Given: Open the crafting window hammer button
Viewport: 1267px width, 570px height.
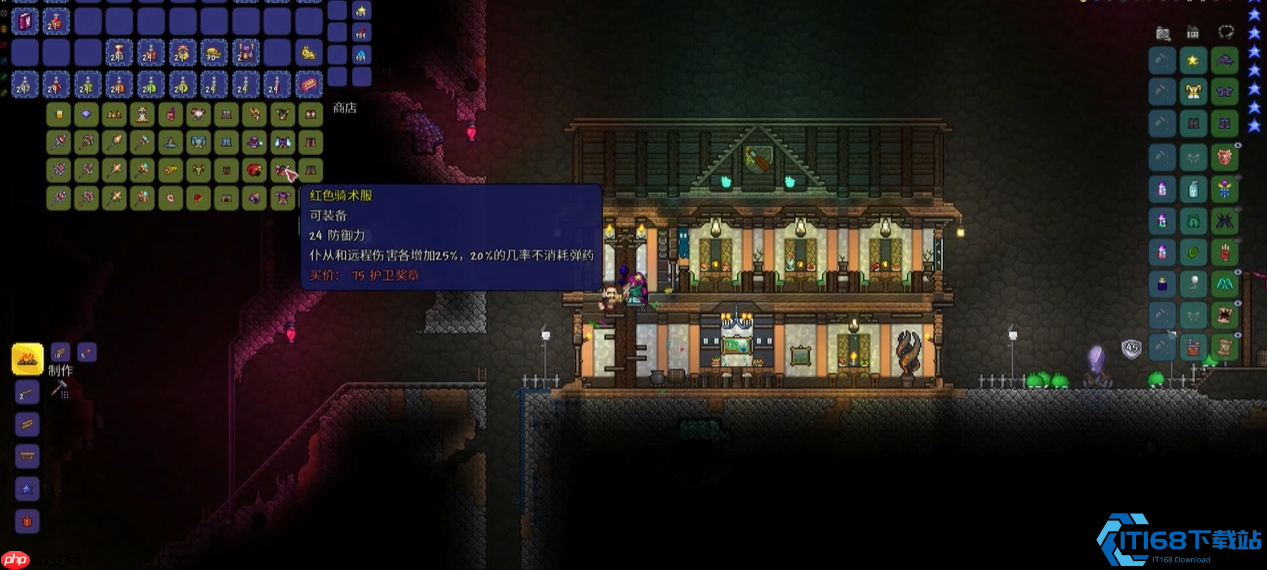Looking at the screenshot, I should point(59,388).
